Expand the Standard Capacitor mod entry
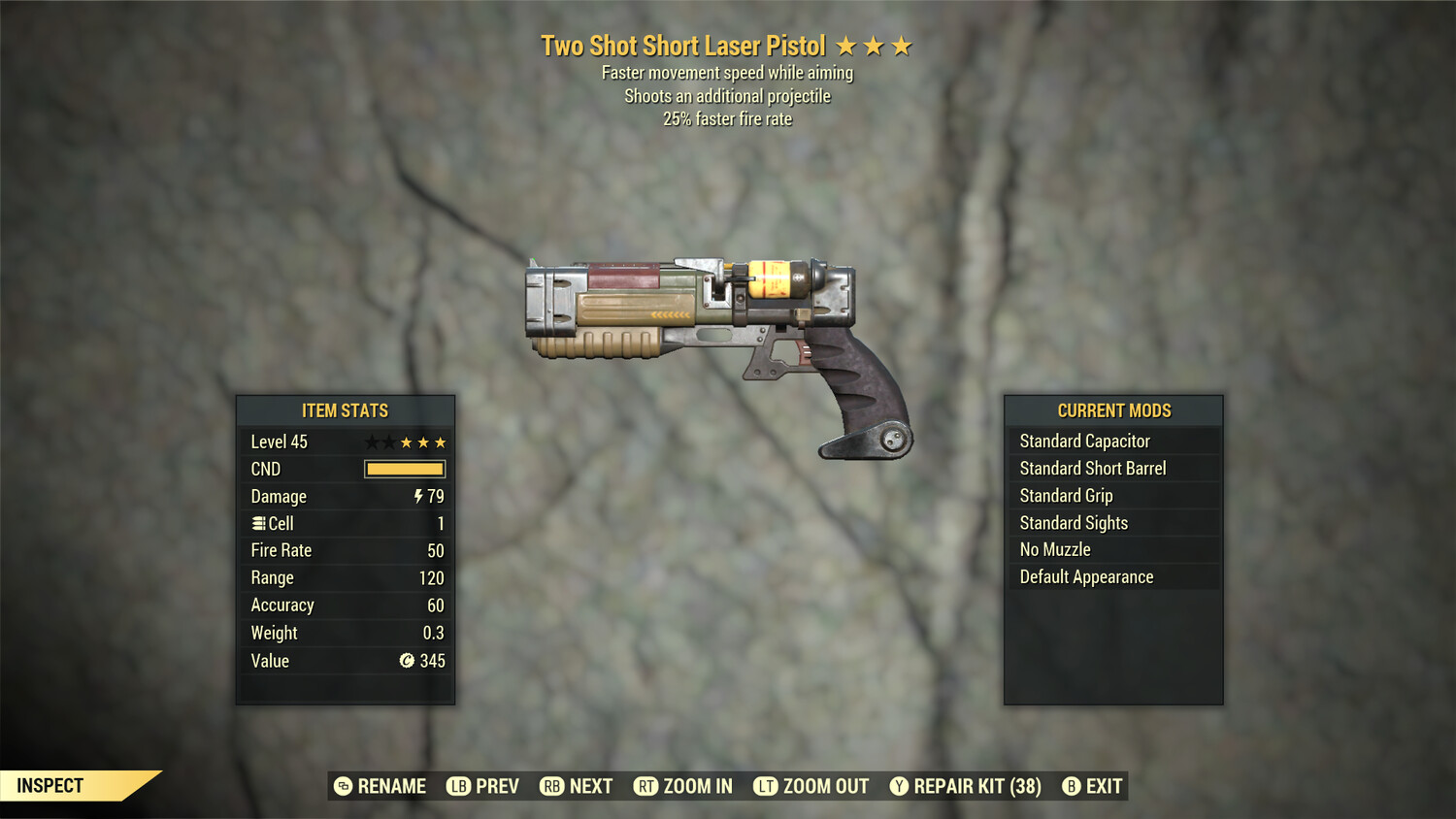Image resolution: width=1456 pixels, height=819 pixels. point(1113,441)
